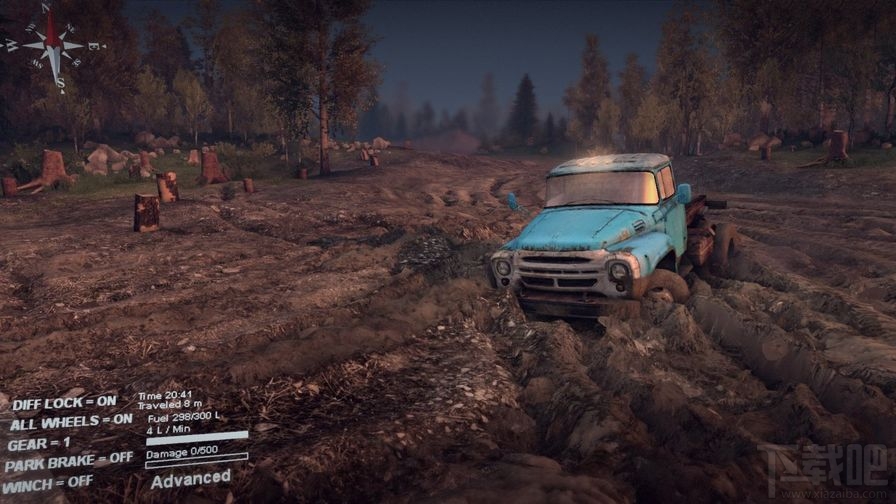Open the Advanced controls menu
The width and height of the screenshot is (896, 504).
[x=190, y=478]
